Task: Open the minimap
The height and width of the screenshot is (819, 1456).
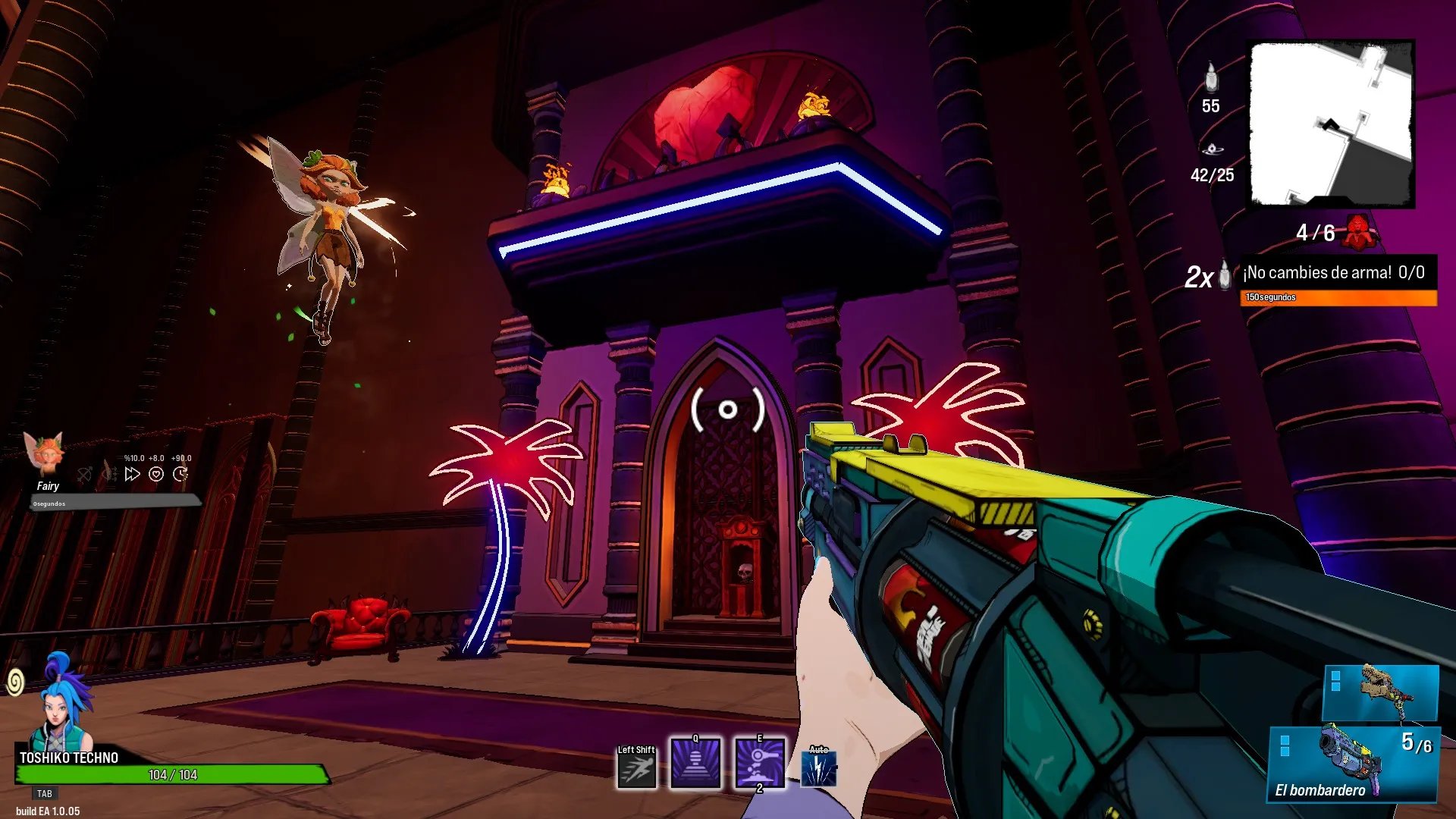Action: (x=1332, y=124)
